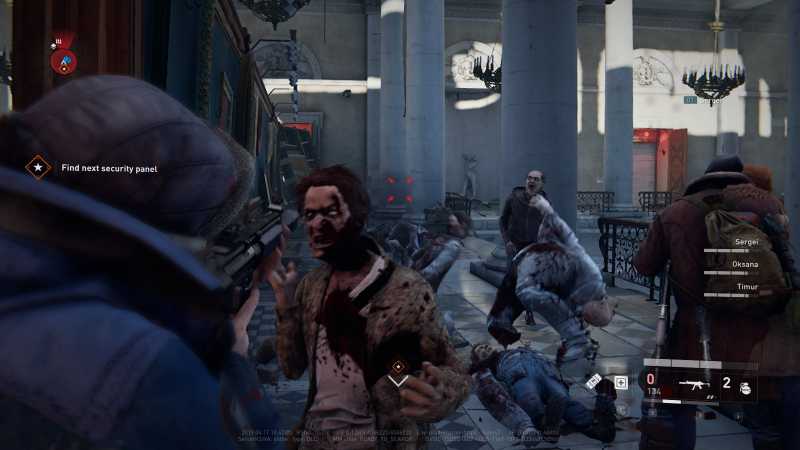Select the grenade icon

tap(743, 387)
